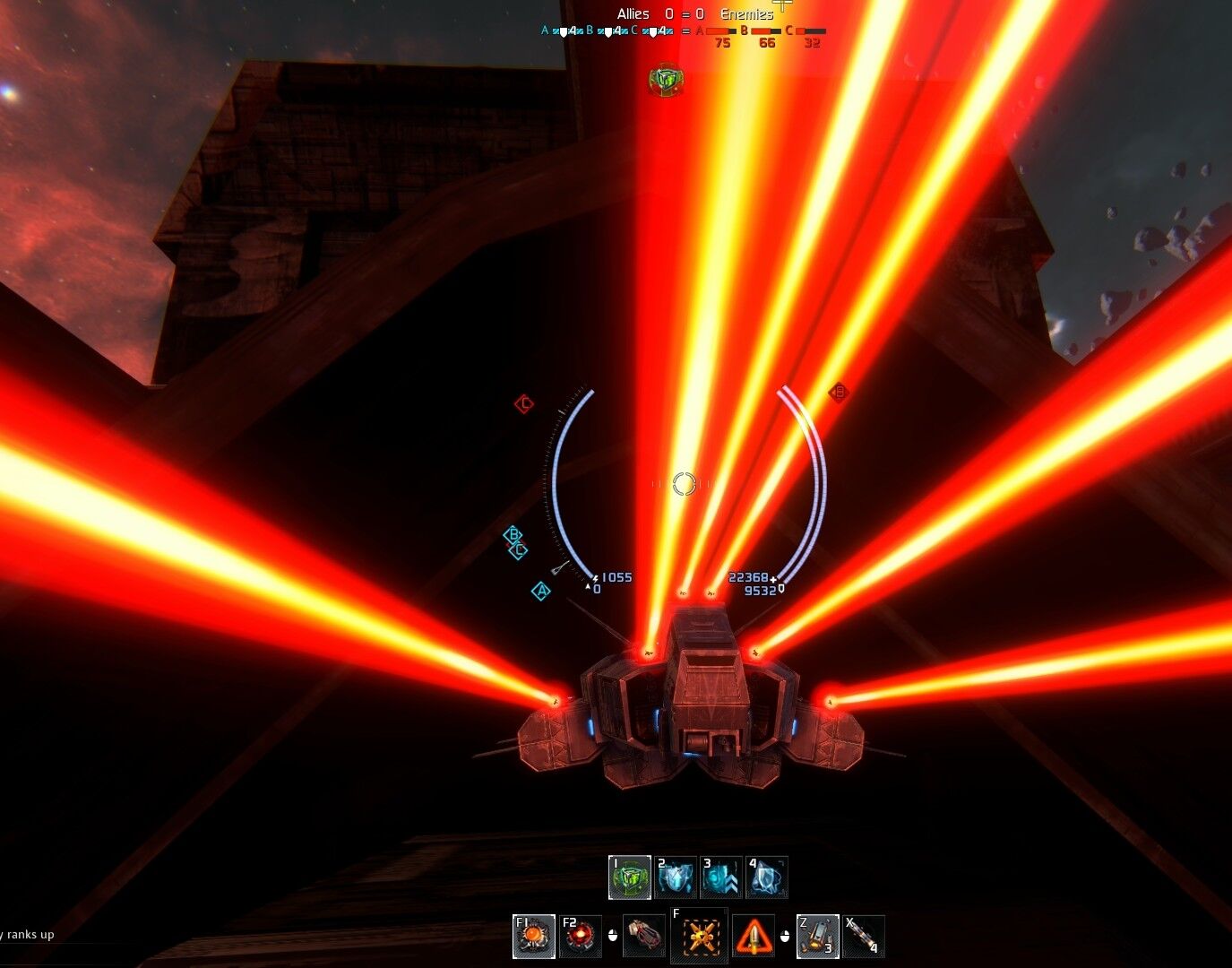Pick the Z consumable with count 3
The image size is (1232, 968).
[817, 936]
